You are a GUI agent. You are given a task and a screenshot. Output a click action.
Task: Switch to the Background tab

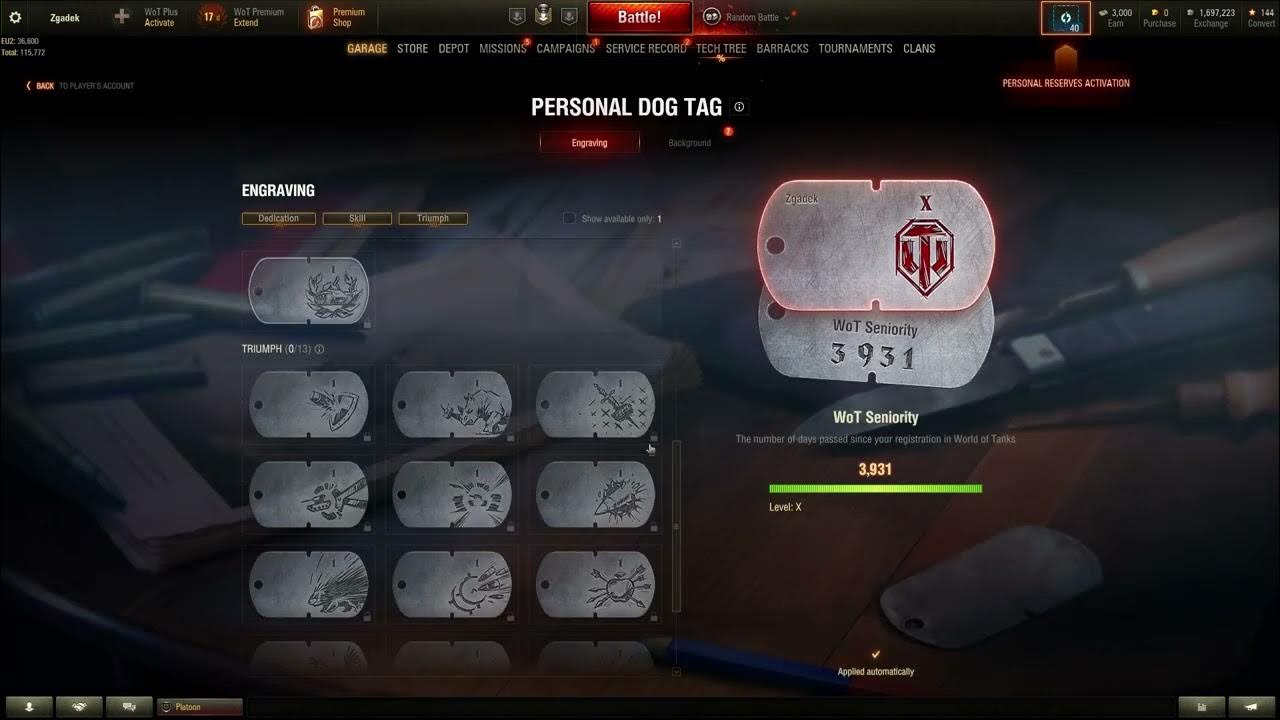coord(689,142)
